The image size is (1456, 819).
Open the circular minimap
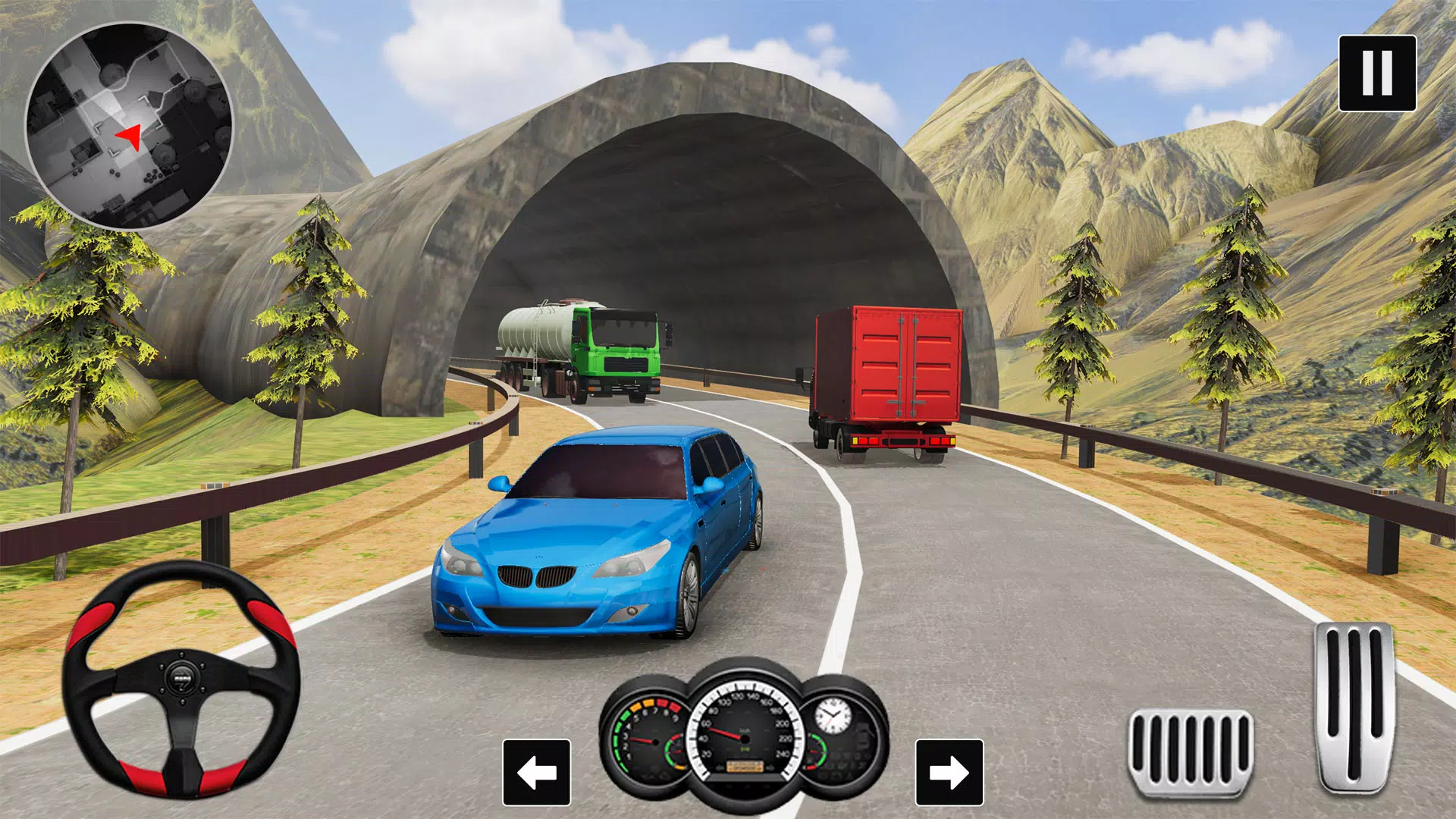click(x=129, y=125)
